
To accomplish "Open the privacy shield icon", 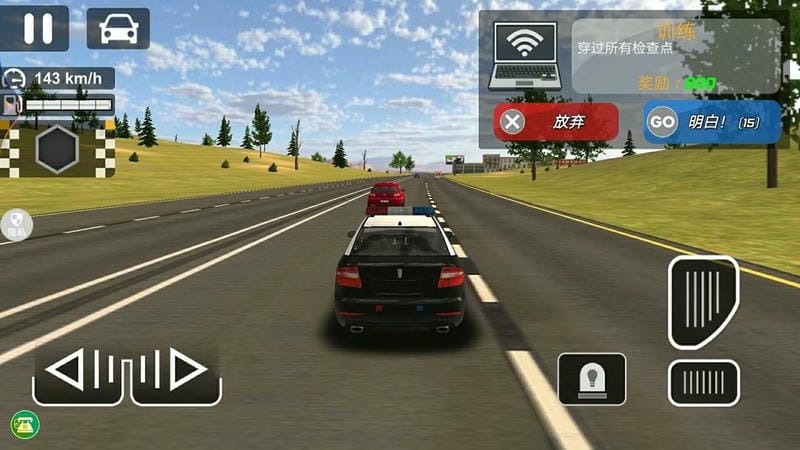I will tap(17, 223).
